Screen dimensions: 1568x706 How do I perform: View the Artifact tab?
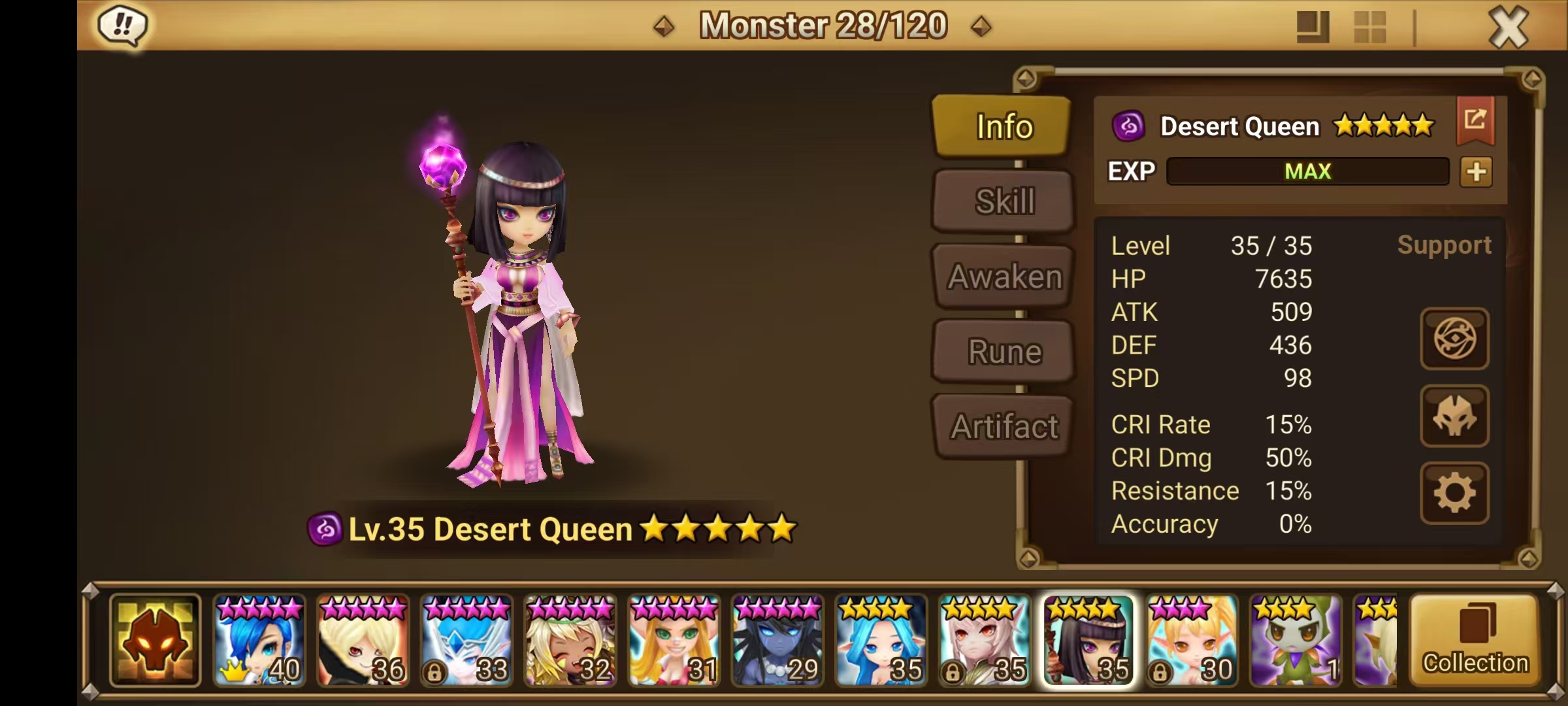[1002, 426]
